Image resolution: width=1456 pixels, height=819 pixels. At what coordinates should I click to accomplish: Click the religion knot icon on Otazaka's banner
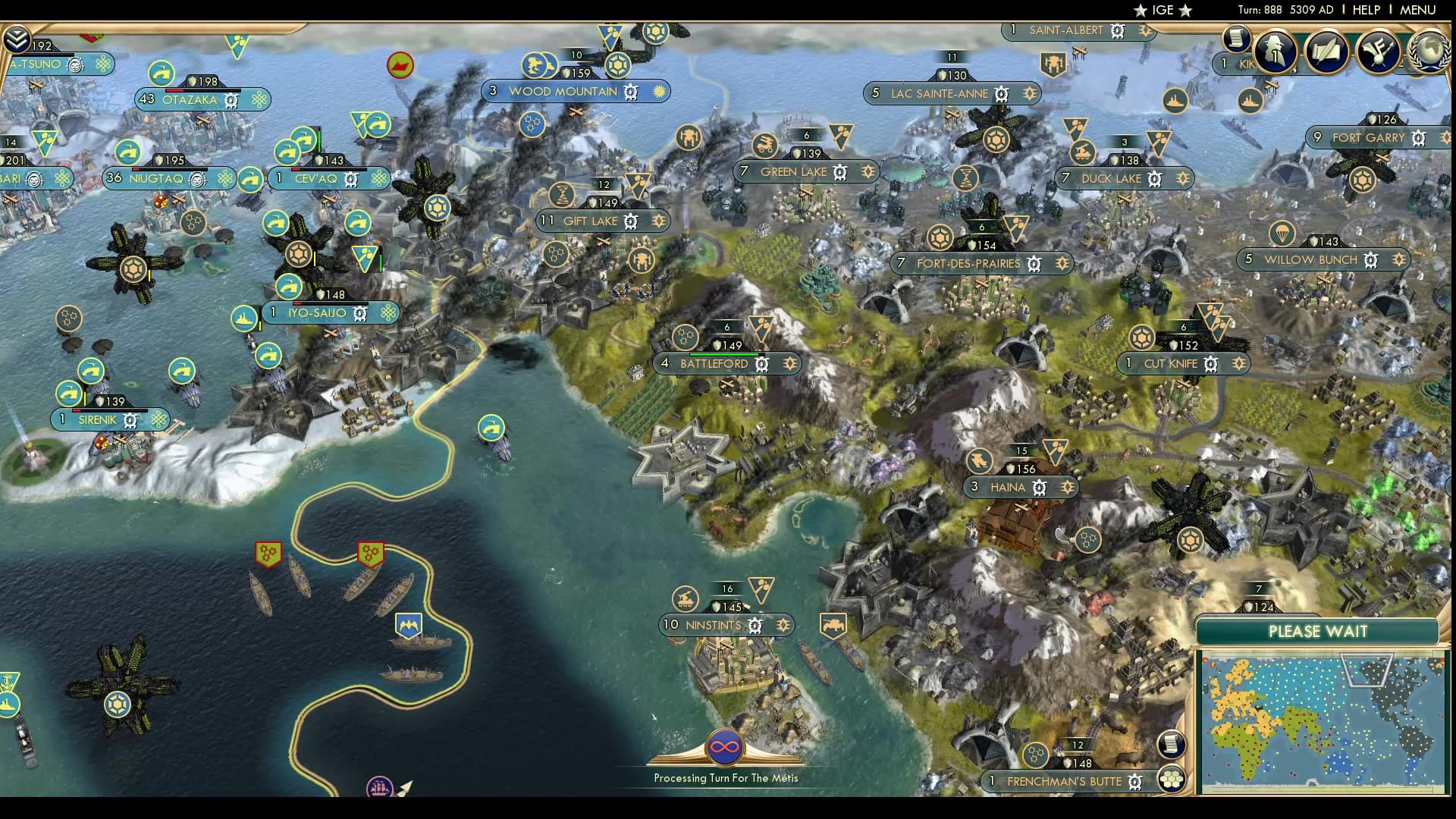tap(261, 99)
